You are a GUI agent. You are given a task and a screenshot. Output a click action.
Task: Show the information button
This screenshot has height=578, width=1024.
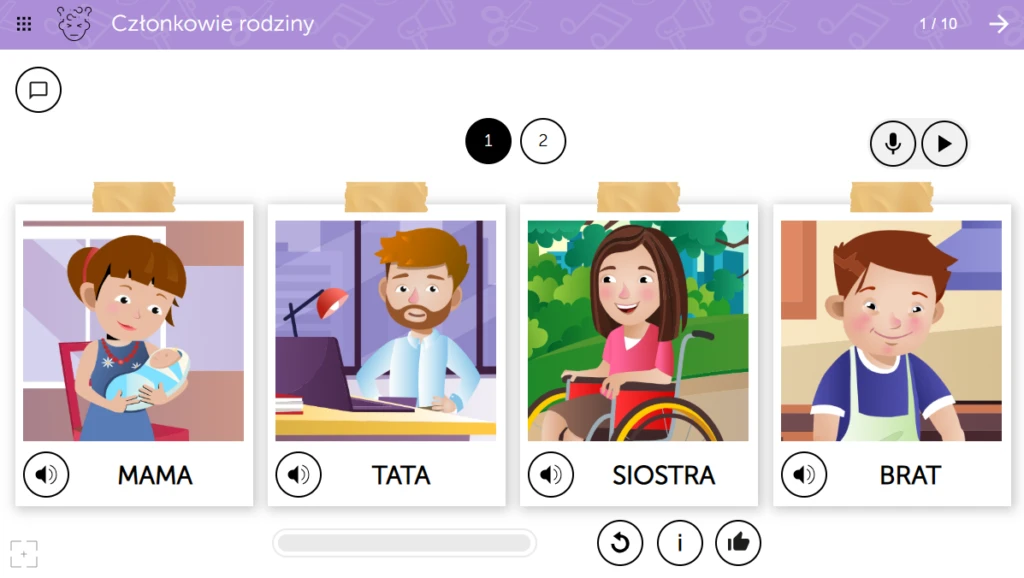pos(680,543)
